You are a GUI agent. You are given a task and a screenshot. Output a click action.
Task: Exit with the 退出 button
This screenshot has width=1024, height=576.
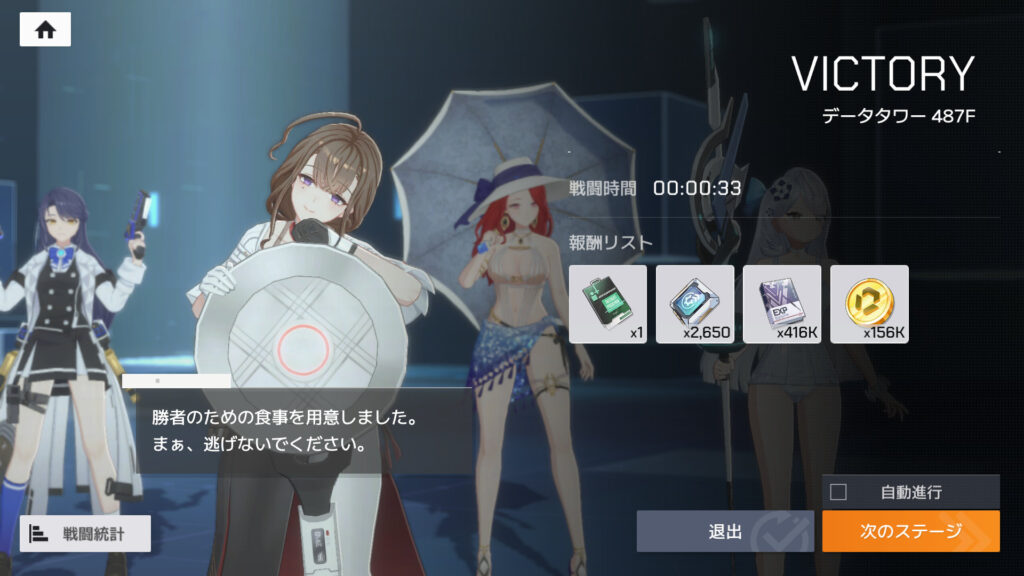724,531
